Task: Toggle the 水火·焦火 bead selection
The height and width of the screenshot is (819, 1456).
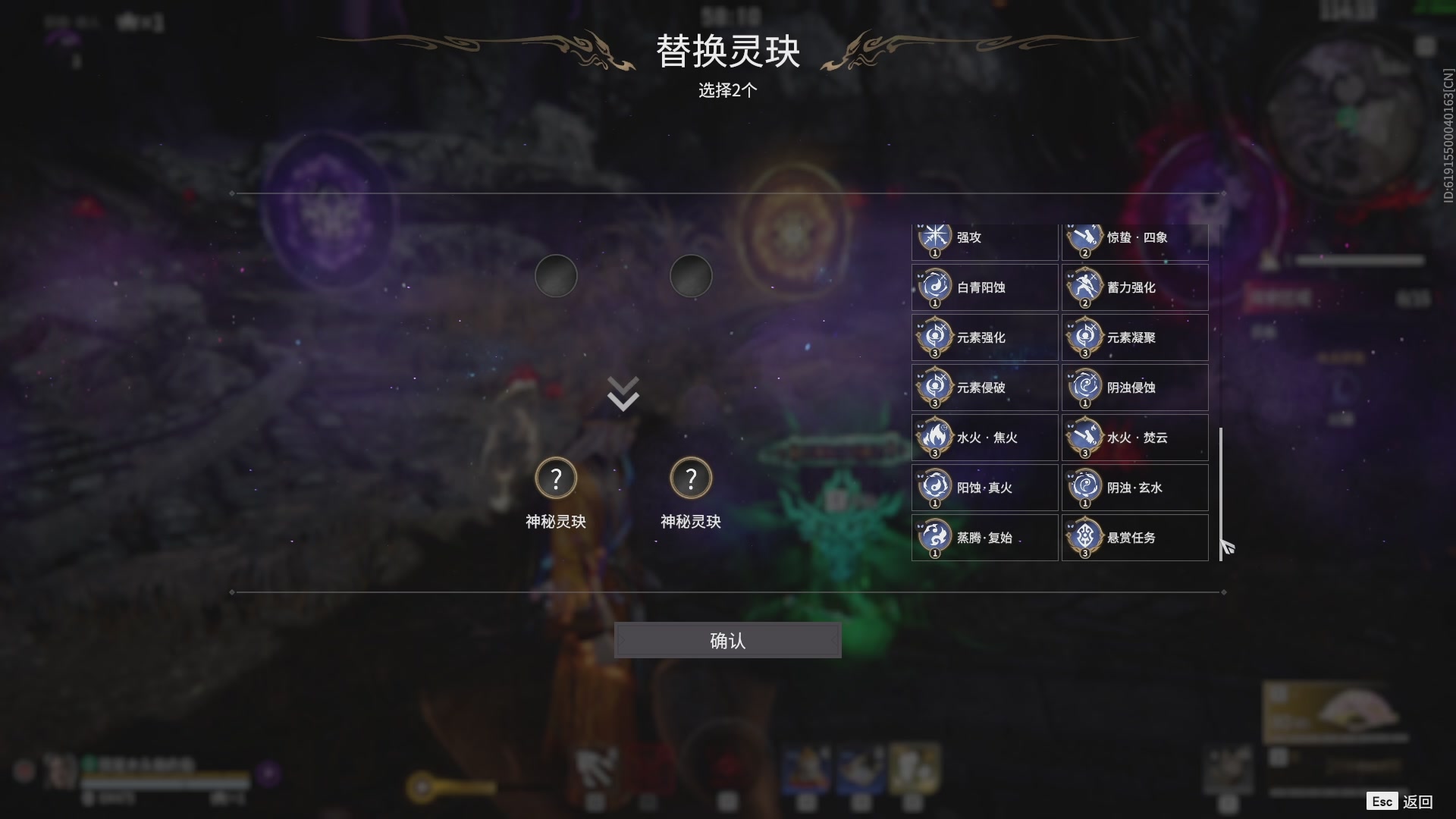Action: click(984, 438)
